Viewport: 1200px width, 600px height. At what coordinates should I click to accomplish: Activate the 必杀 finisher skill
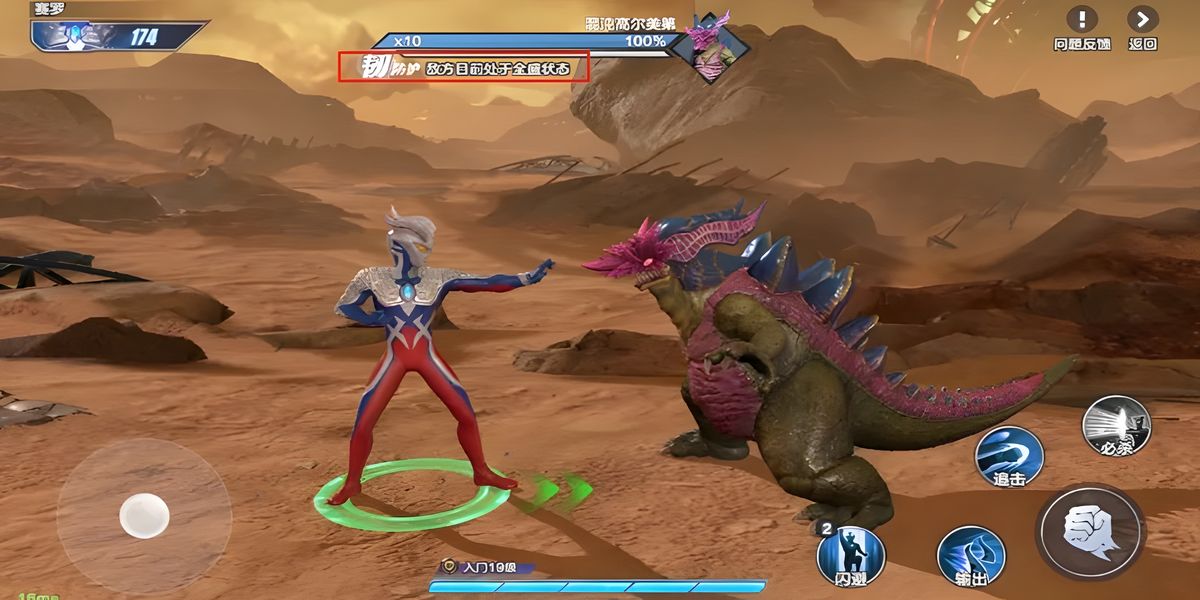coord(1116,426)
